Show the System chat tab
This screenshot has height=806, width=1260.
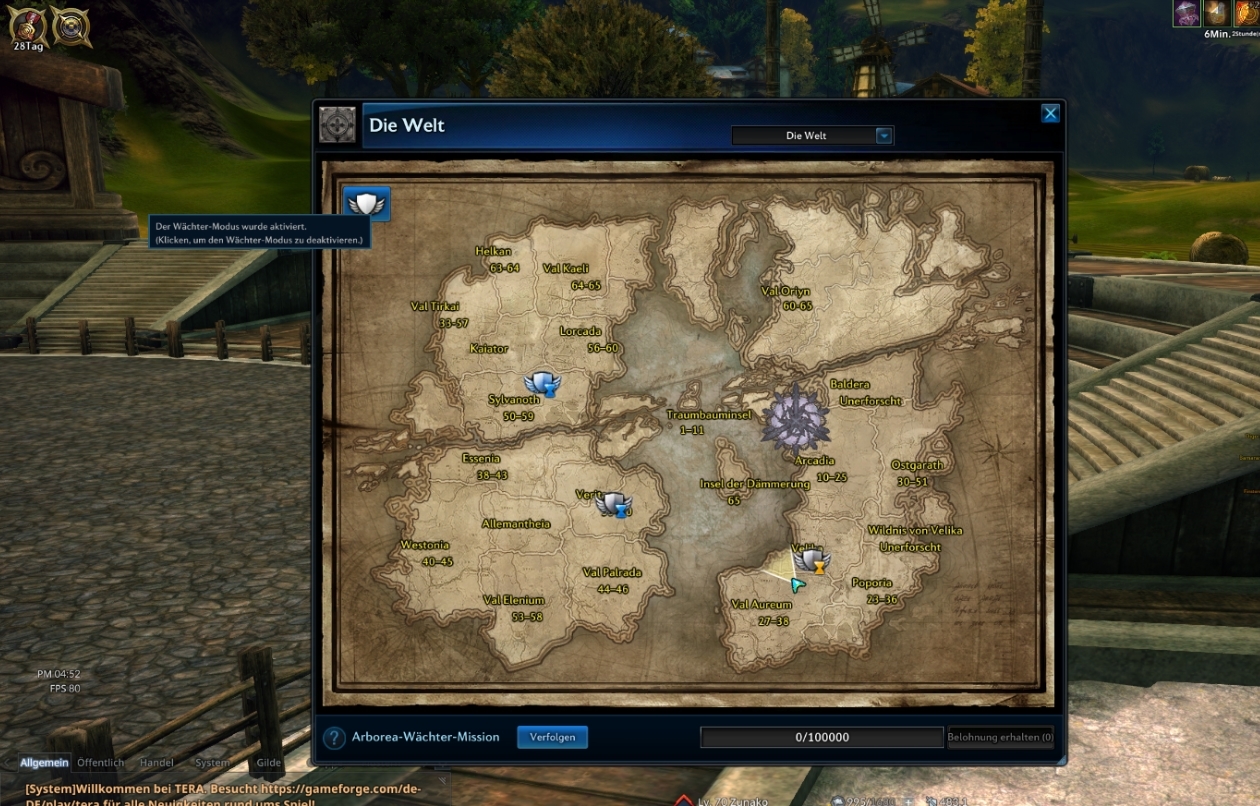(212, 763)
